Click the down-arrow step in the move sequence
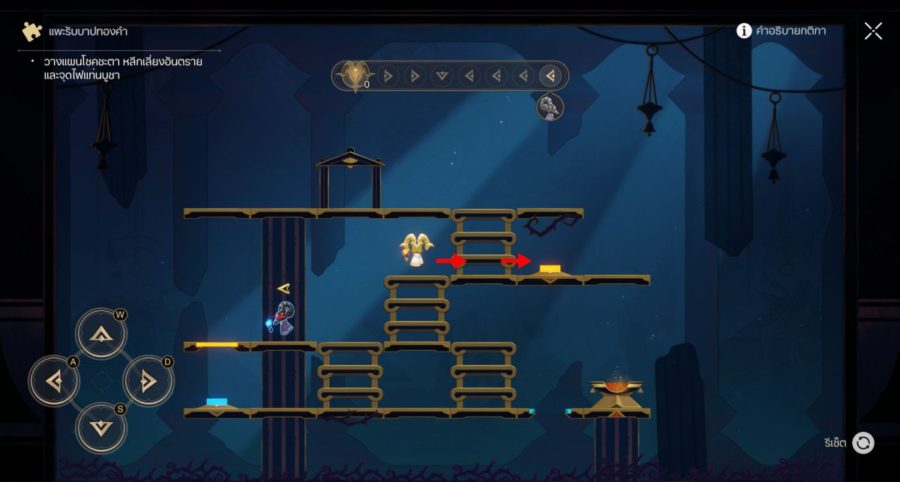The height and width of the screenshot is (482, 900). coord(441,76)
